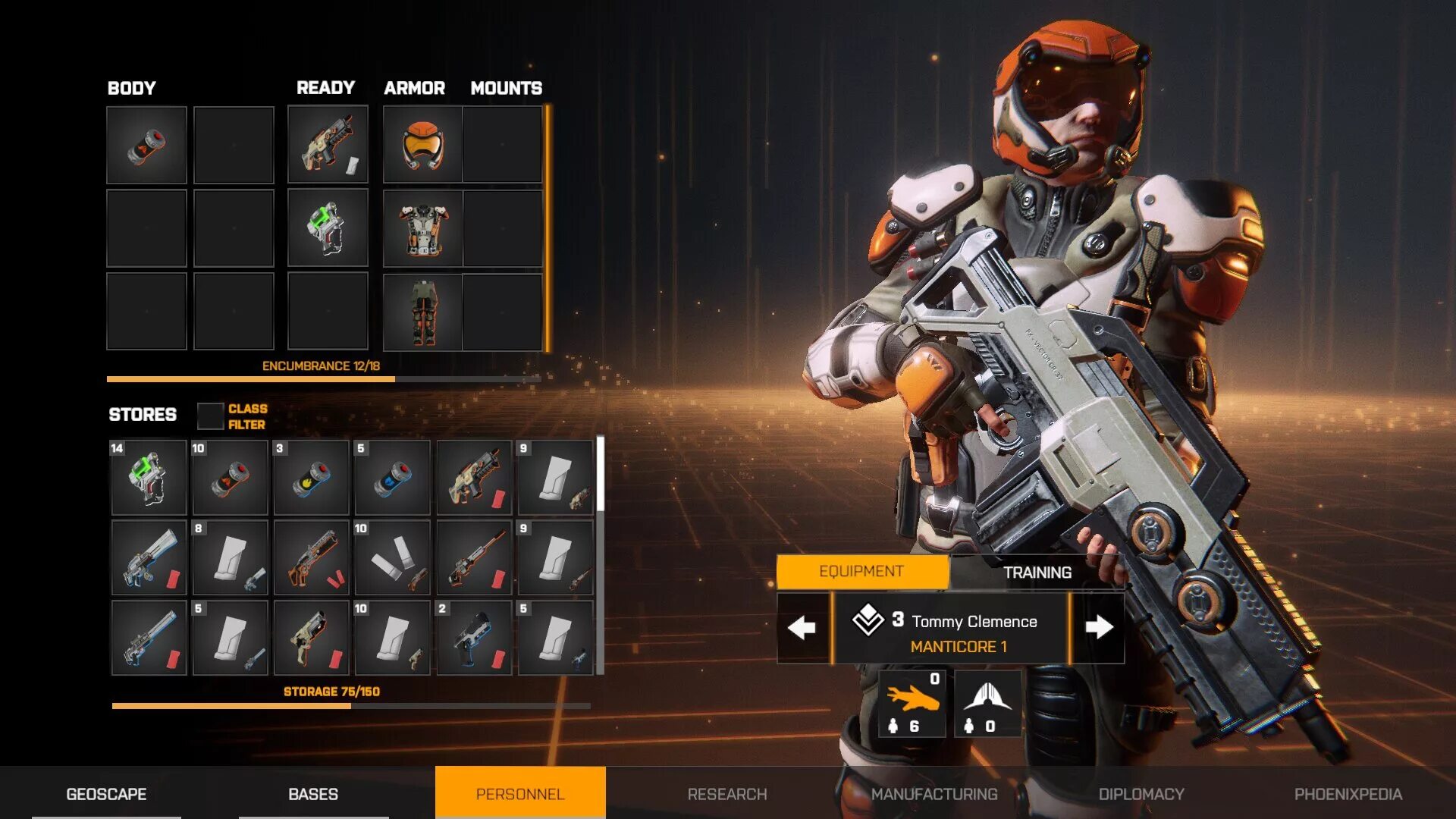Select the helmet armor slot
The height and width of the screenshot is (819, 1456).
pos(423,145)
